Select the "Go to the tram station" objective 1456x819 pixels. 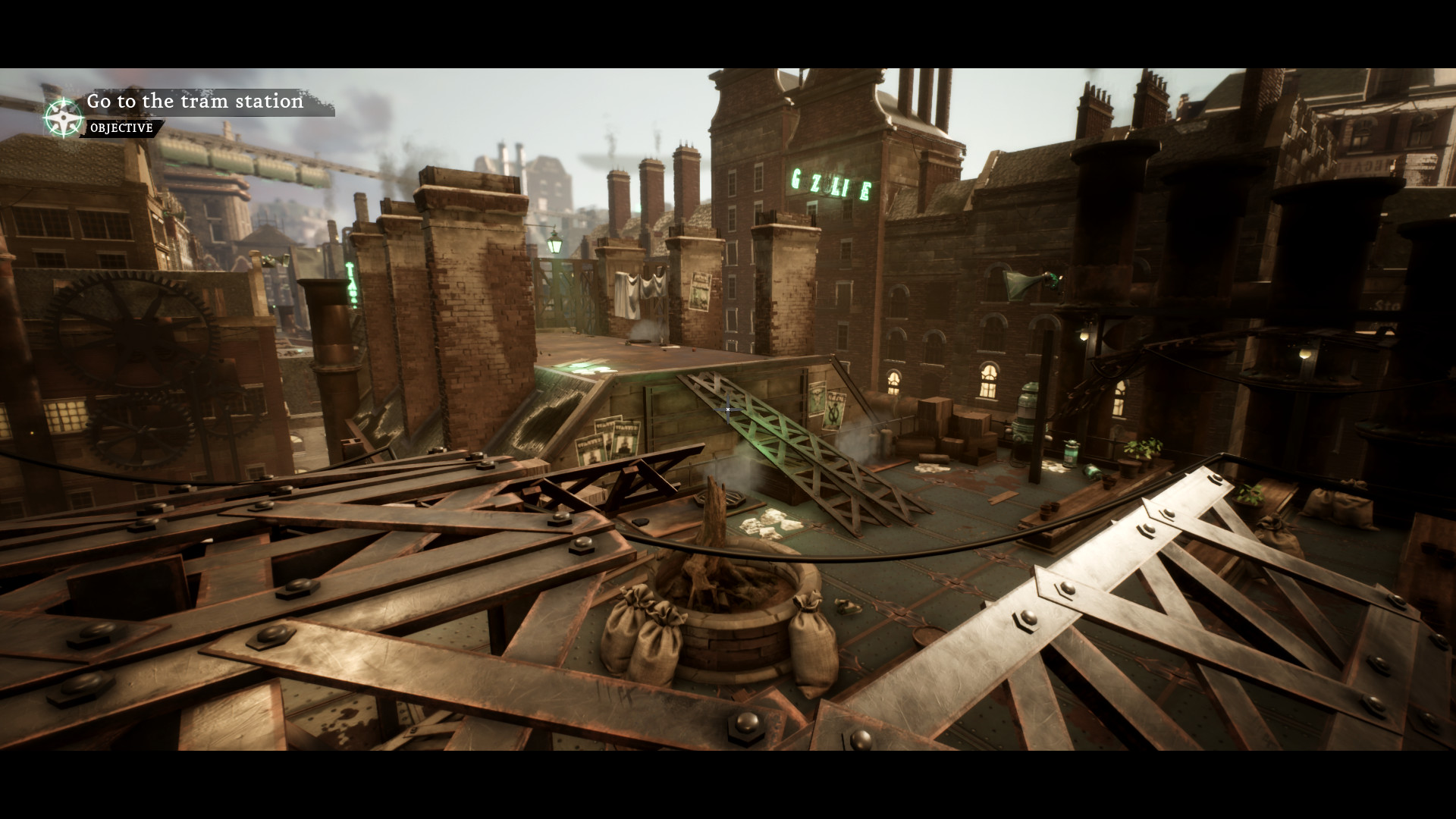195,102
